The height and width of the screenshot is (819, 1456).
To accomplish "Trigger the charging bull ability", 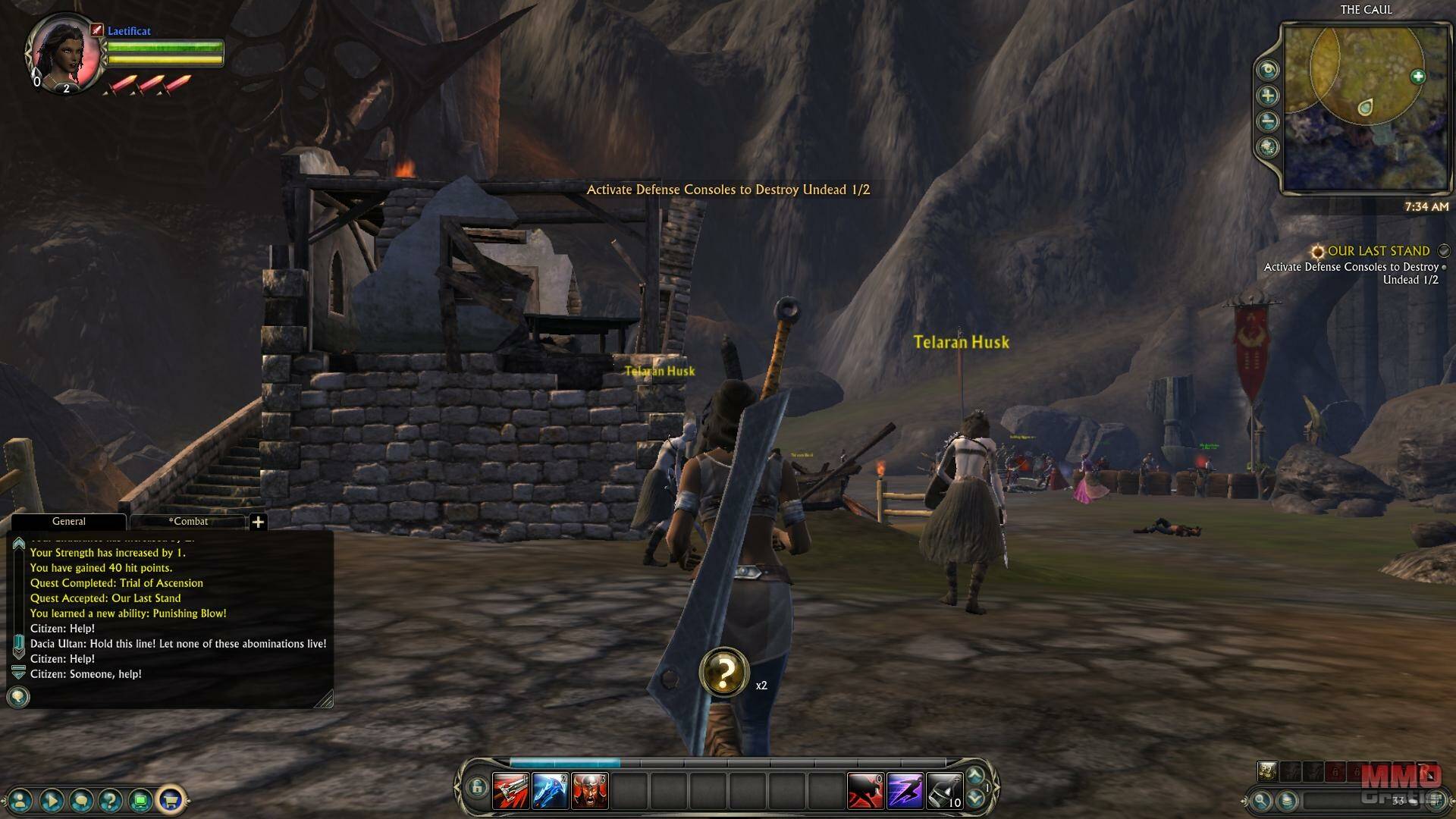I will [x=865, y=791].
